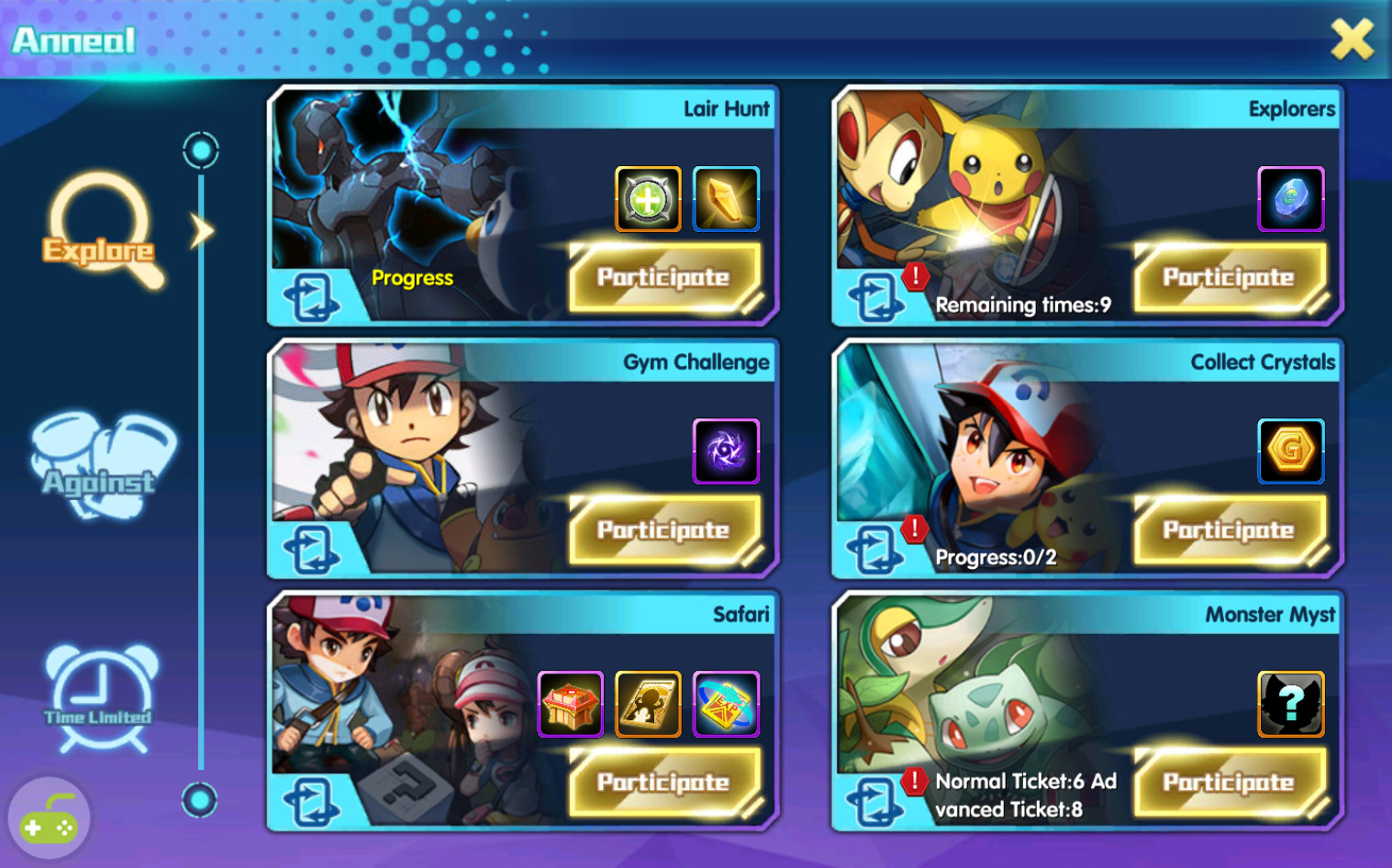
Task: View the question mark mystery monster reward
Action: coord(1291,704)
